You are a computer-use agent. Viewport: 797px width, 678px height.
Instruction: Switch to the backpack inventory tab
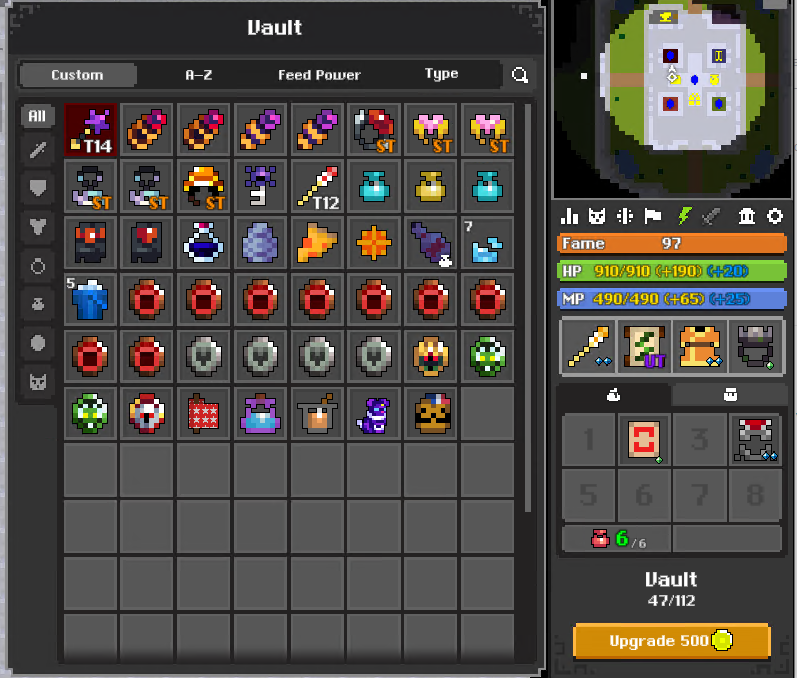click(x=728, y=396)
